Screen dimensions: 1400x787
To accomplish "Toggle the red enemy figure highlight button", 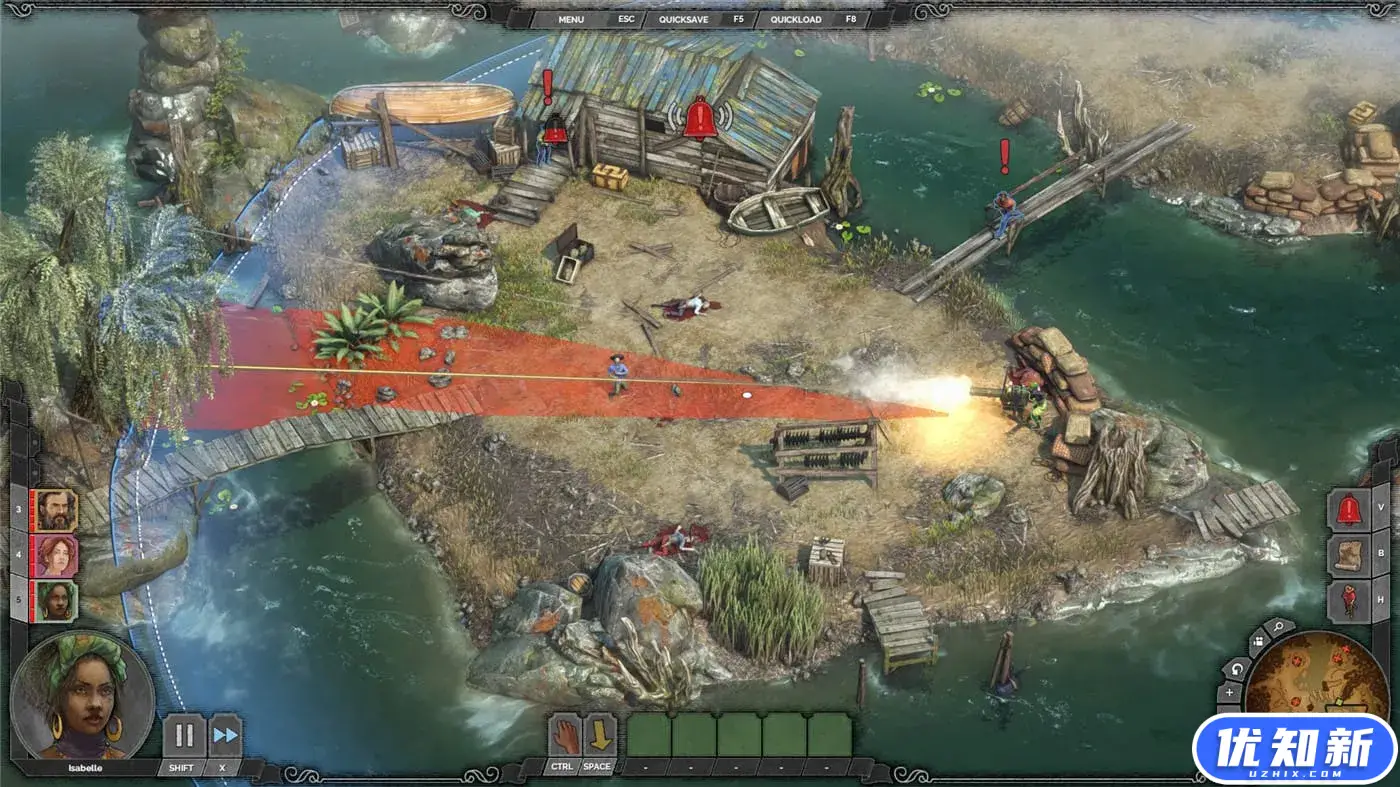I will (1348, 601).
